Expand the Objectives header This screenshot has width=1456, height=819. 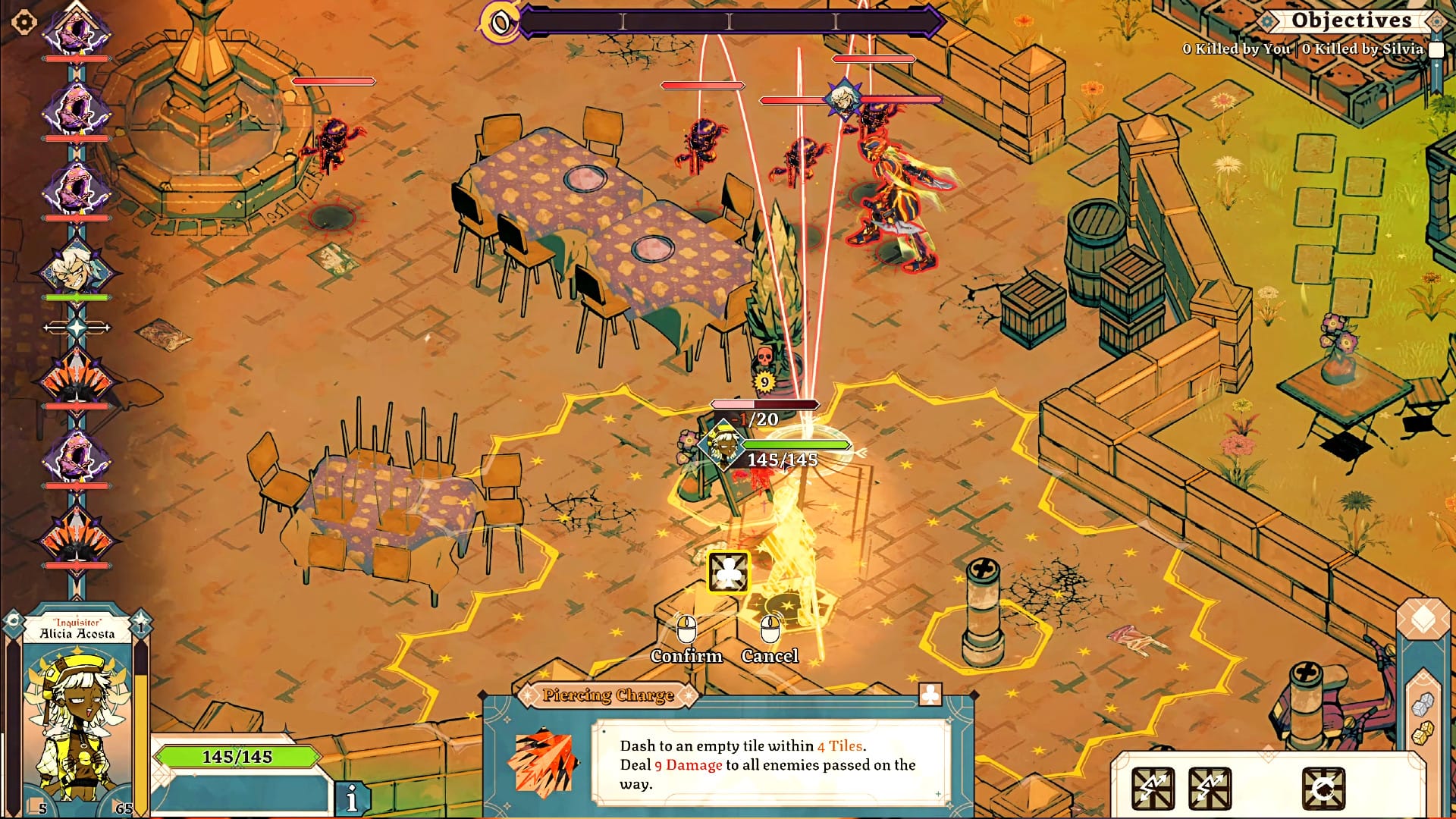click(1351, 20)
